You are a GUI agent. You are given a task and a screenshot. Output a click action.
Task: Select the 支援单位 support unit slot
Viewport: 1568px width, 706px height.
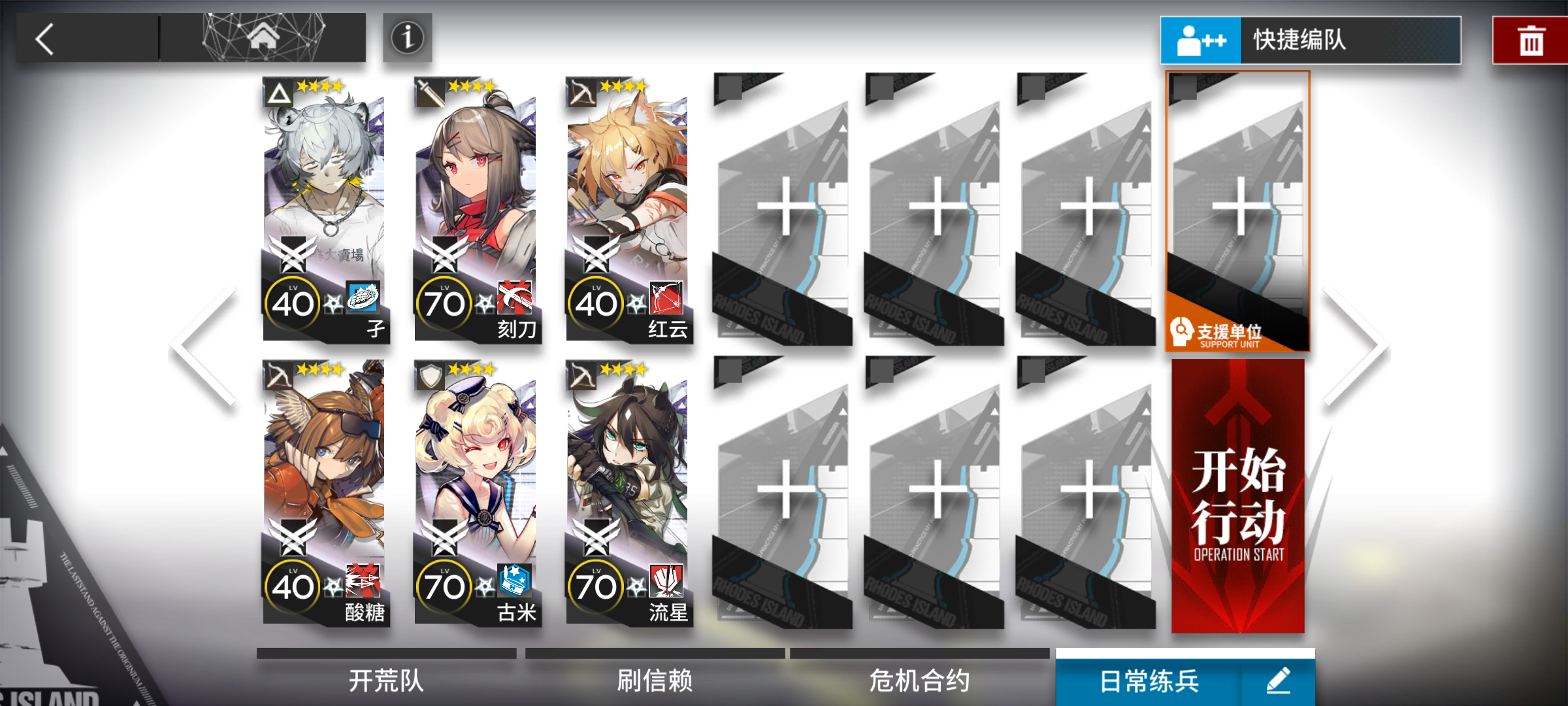(x=1237, y=216)
